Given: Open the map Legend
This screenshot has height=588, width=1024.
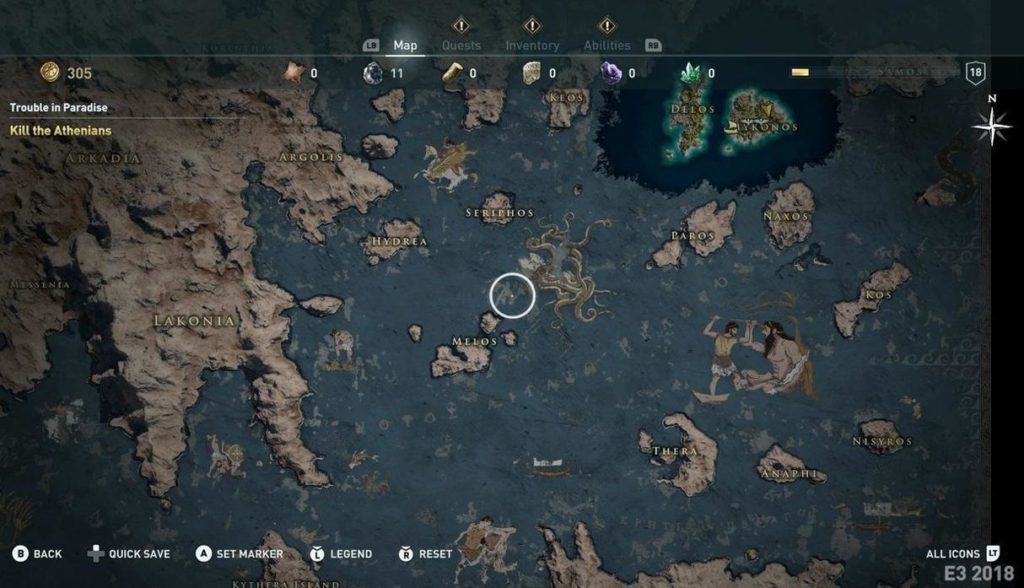Looking at the screenshot, I should point(341,554).
